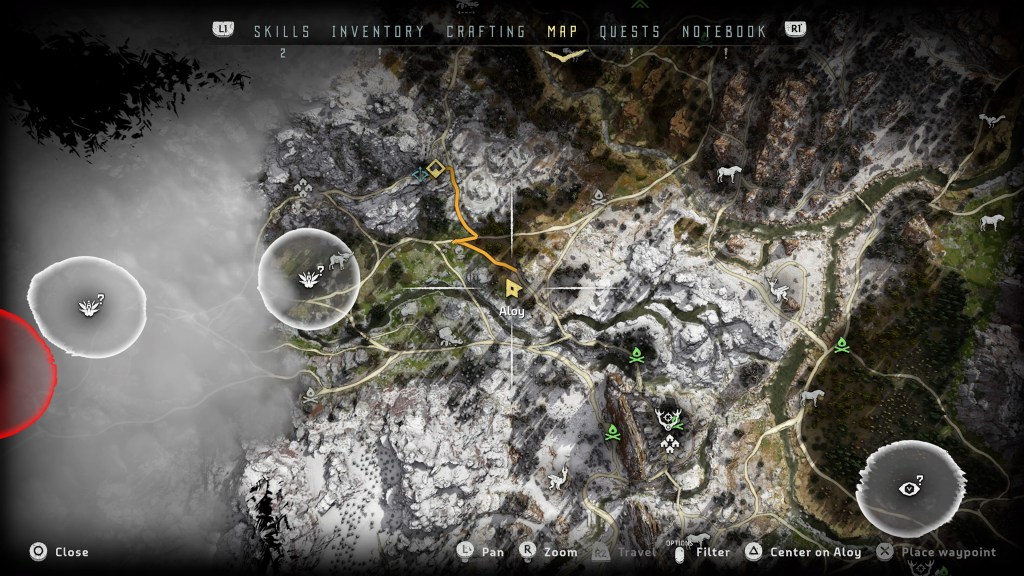Select the highlighted Map tab
Screen dimensions: 1024x576
(563, 31)
